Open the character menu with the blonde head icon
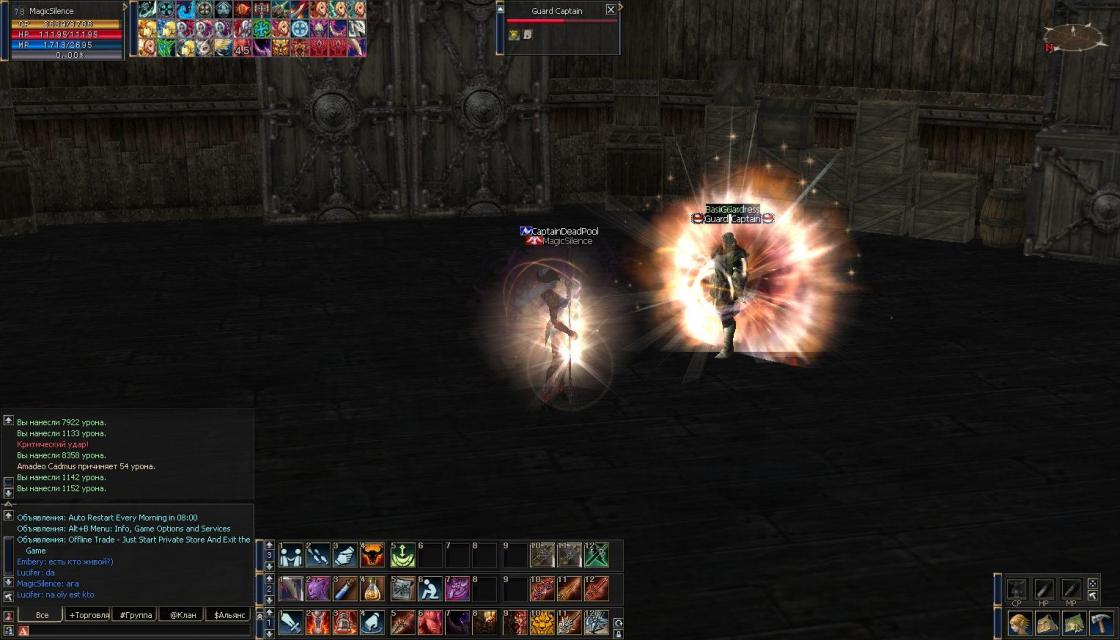The width and height of the screenshot is (1120, 640). (x=1020, y=623)
